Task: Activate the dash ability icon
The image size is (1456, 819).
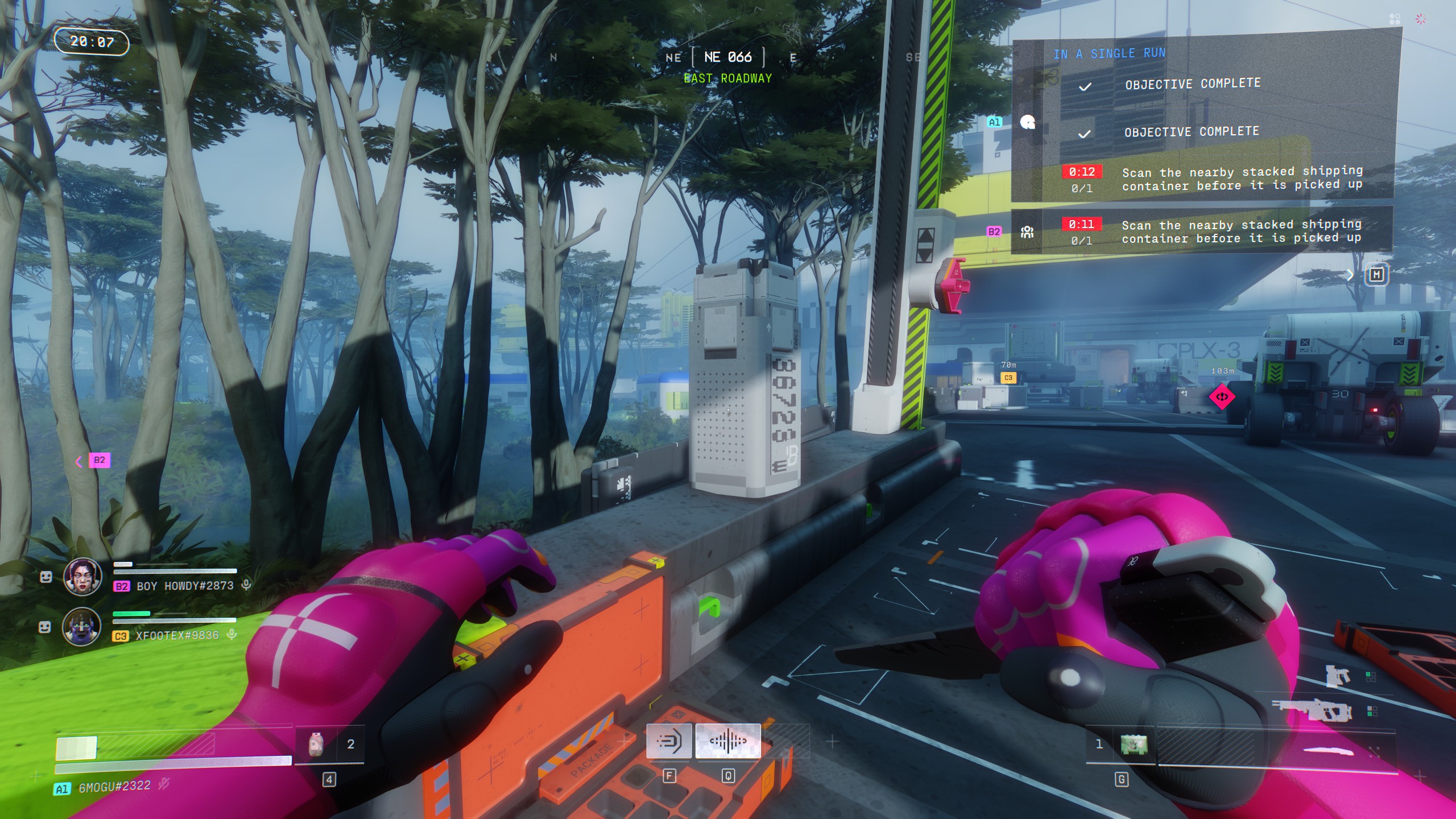Action: [x=669, y=742]
